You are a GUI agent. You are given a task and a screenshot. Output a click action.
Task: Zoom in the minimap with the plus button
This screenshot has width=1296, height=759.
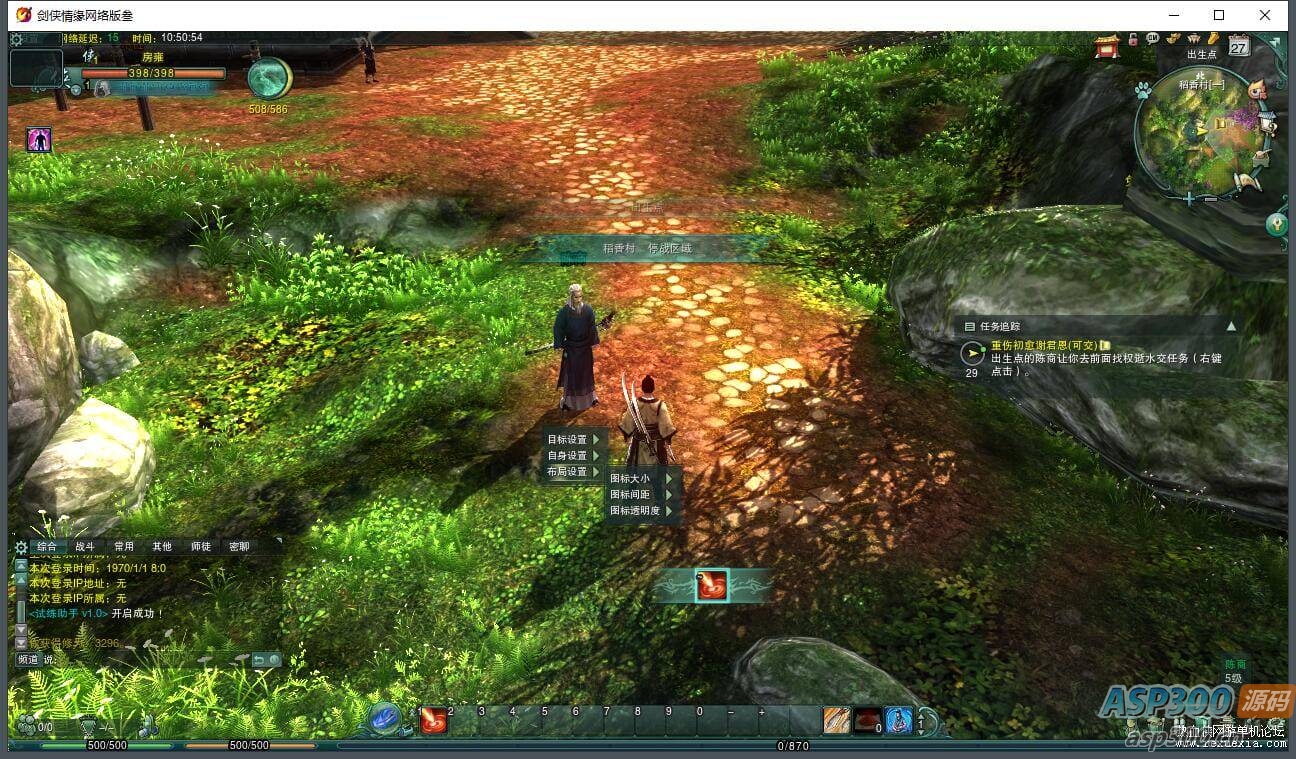[1188, 199]
